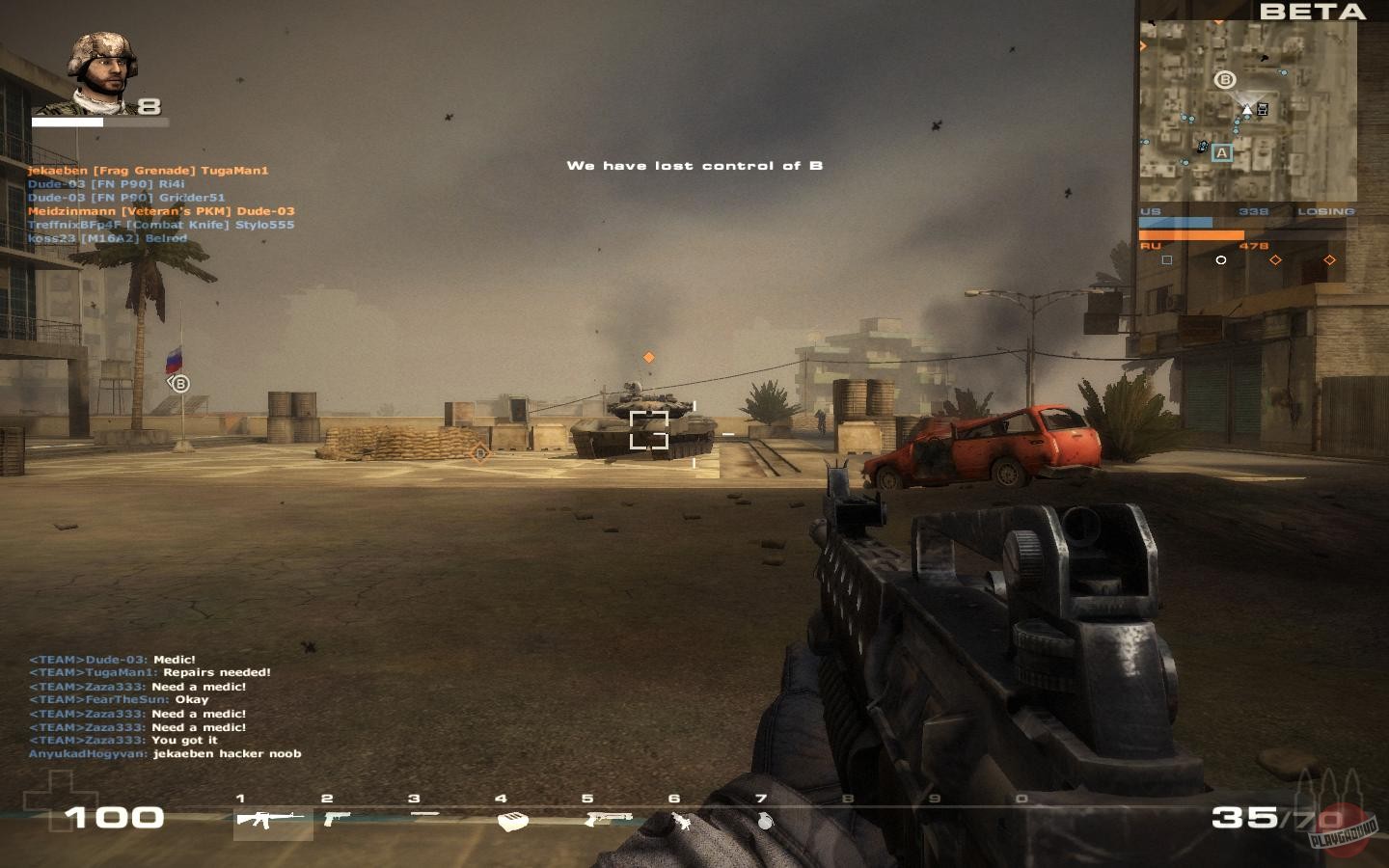Select the ammo kit in slot 4
The image size is (1389, 868).
coord(510,823)
